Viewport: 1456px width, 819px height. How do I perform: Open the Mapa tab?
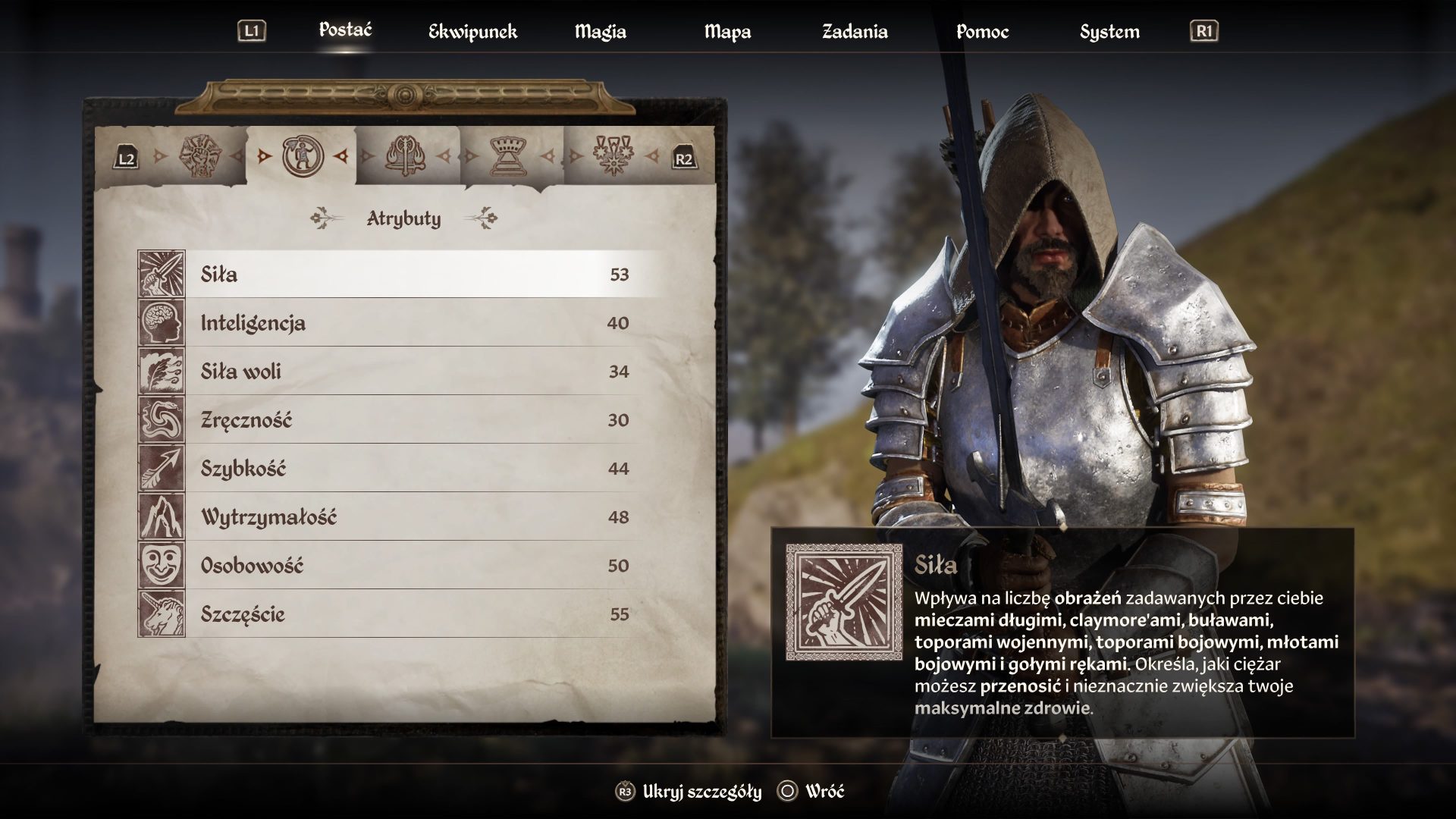(x=727, y=32)
